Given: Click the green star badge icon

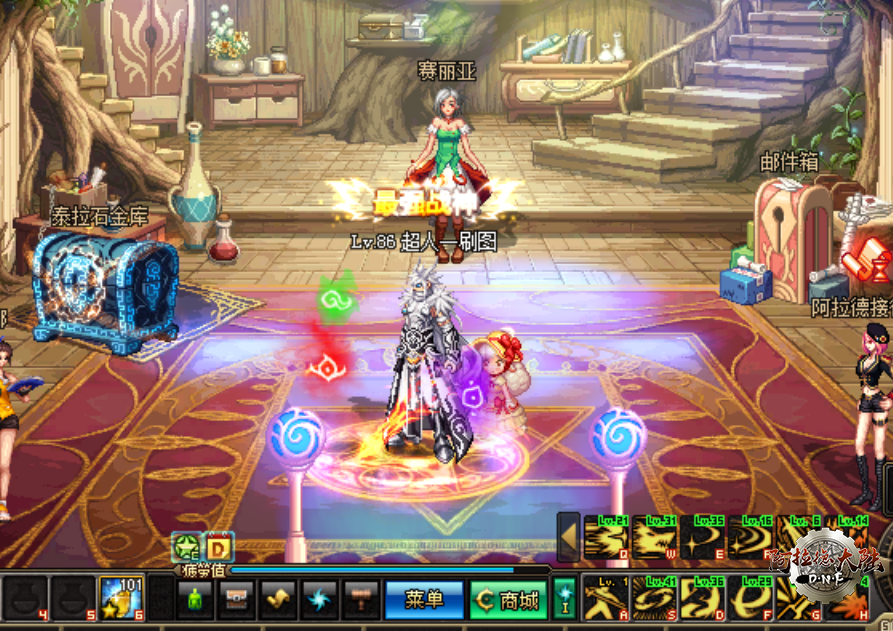Looking at the screenshot, I should click(186, 547).
